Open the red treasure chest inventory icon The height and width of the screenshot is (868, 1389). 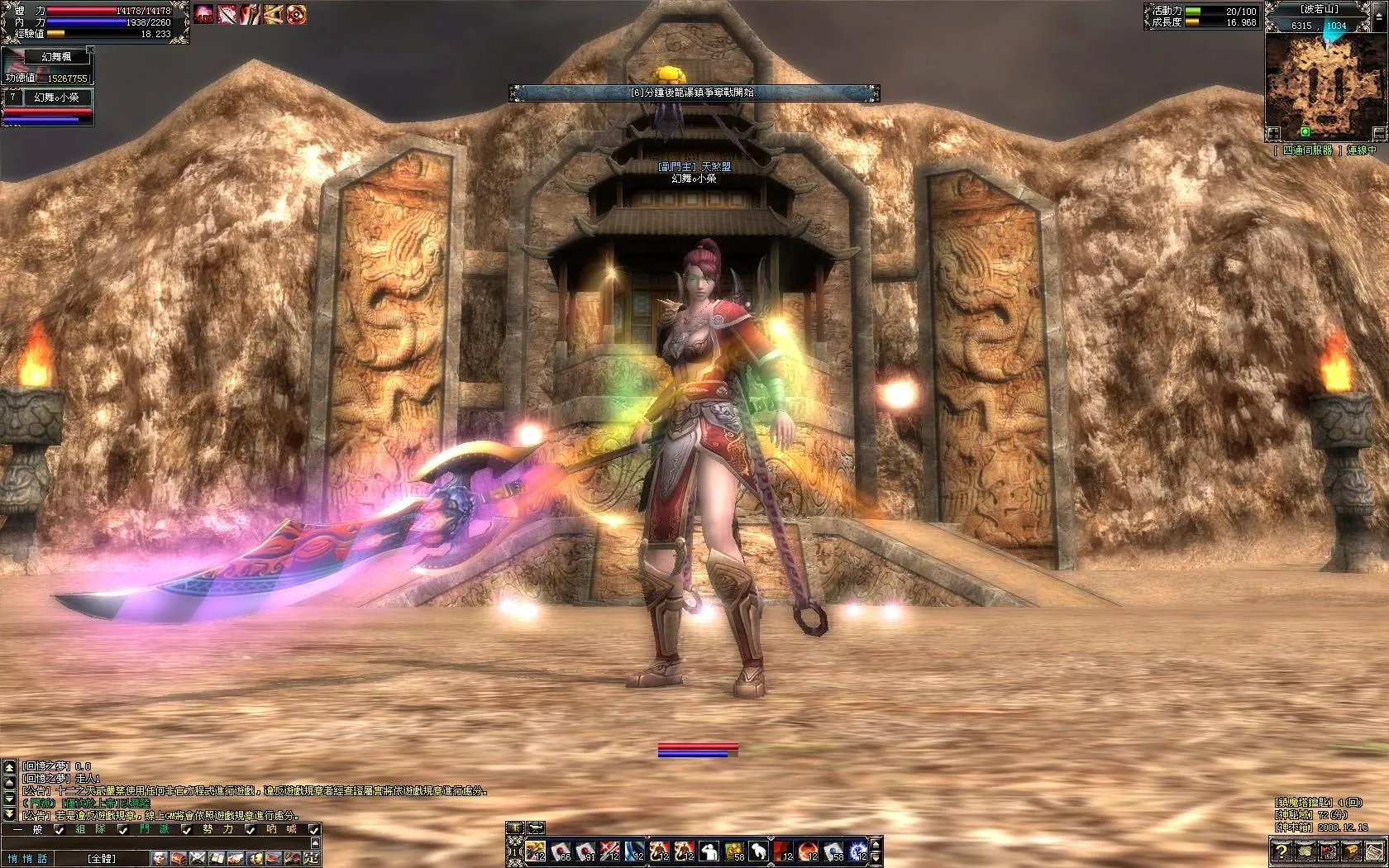coord(179,859)
